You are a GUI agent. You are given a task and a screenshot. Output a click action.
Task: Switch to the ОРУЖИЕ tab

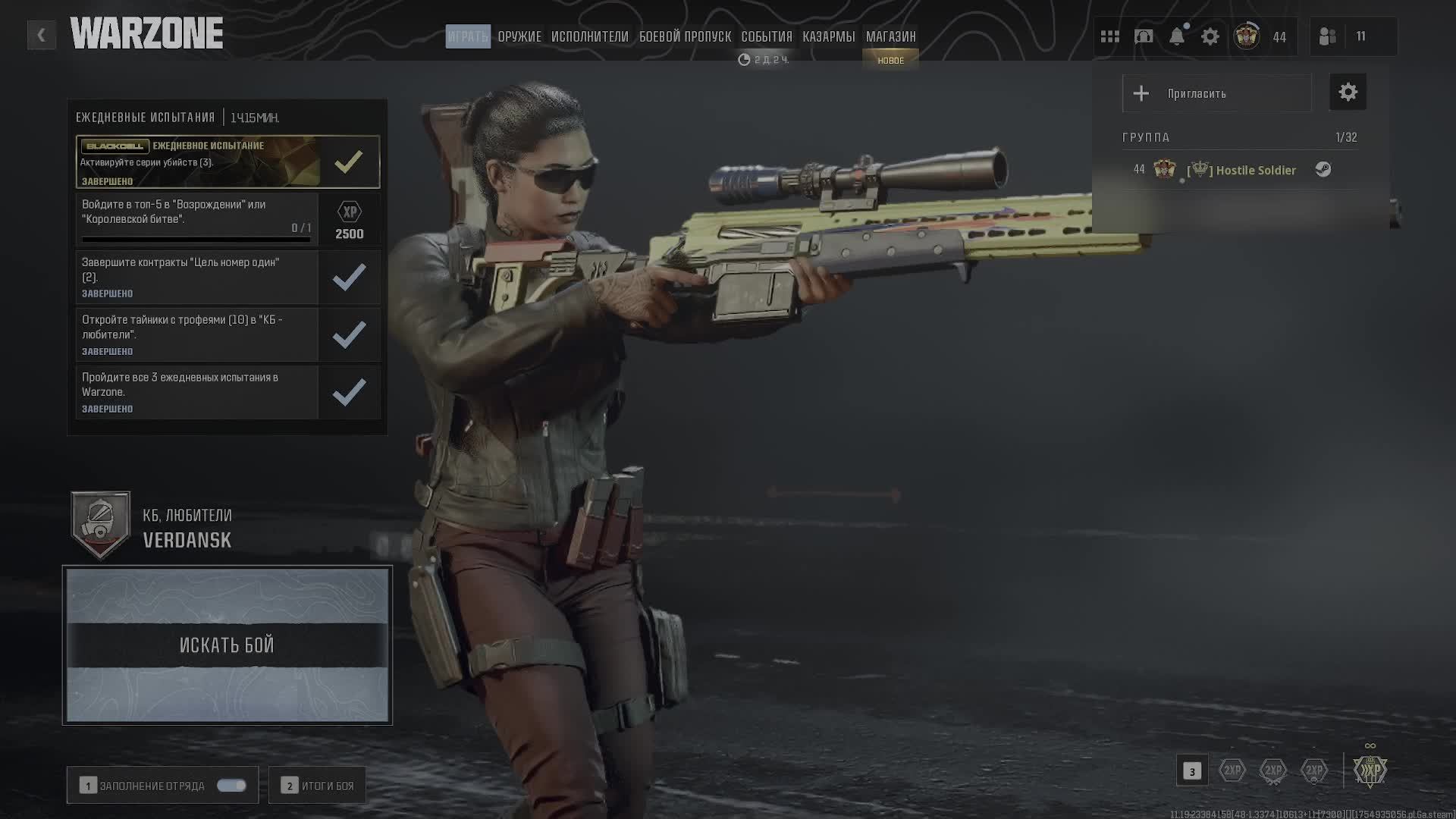coord(519,36)
